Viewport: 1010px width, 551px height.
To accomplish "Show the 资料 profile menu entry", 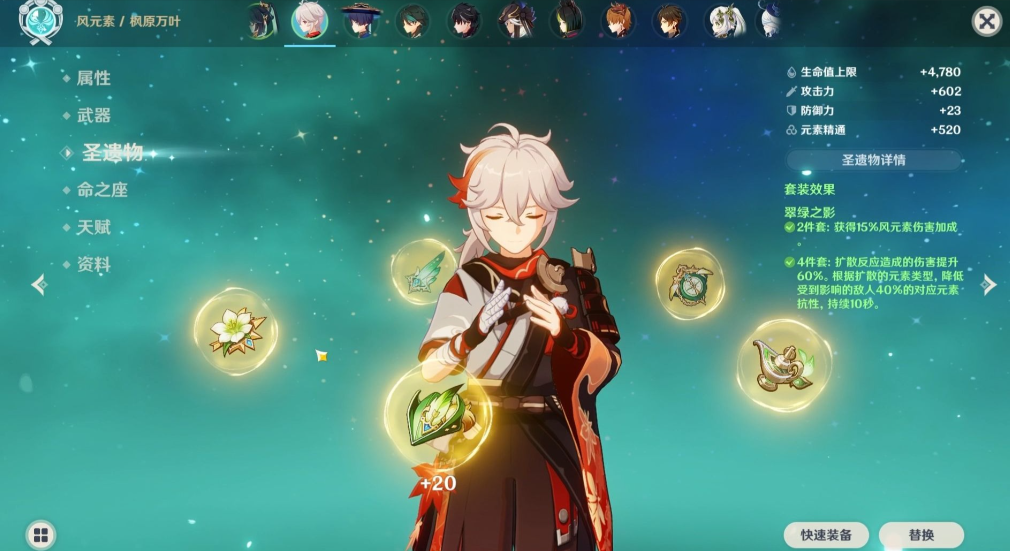I will 94,265.
